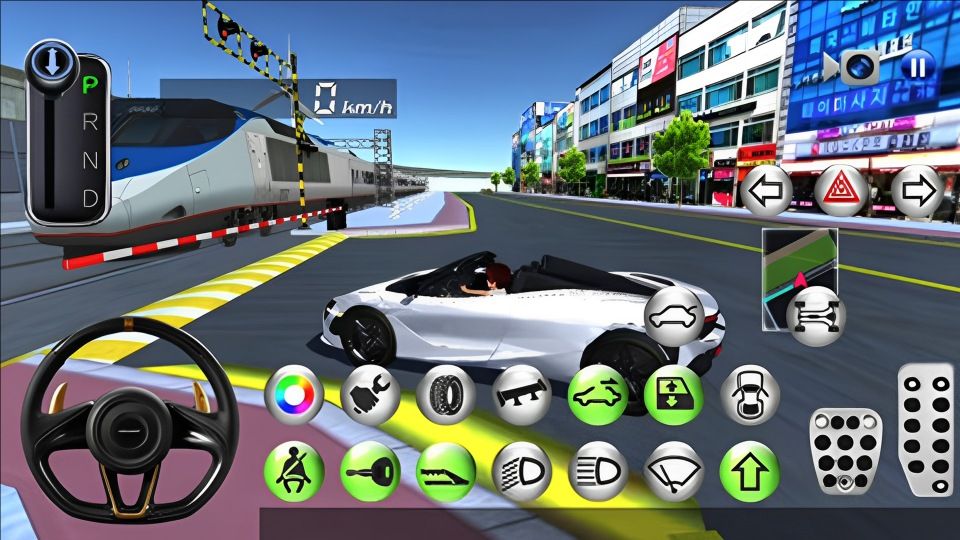The height and width of the screenshot is (540, 960).
Task: Select the tire wheel customization button
Action: click(445, 394)
